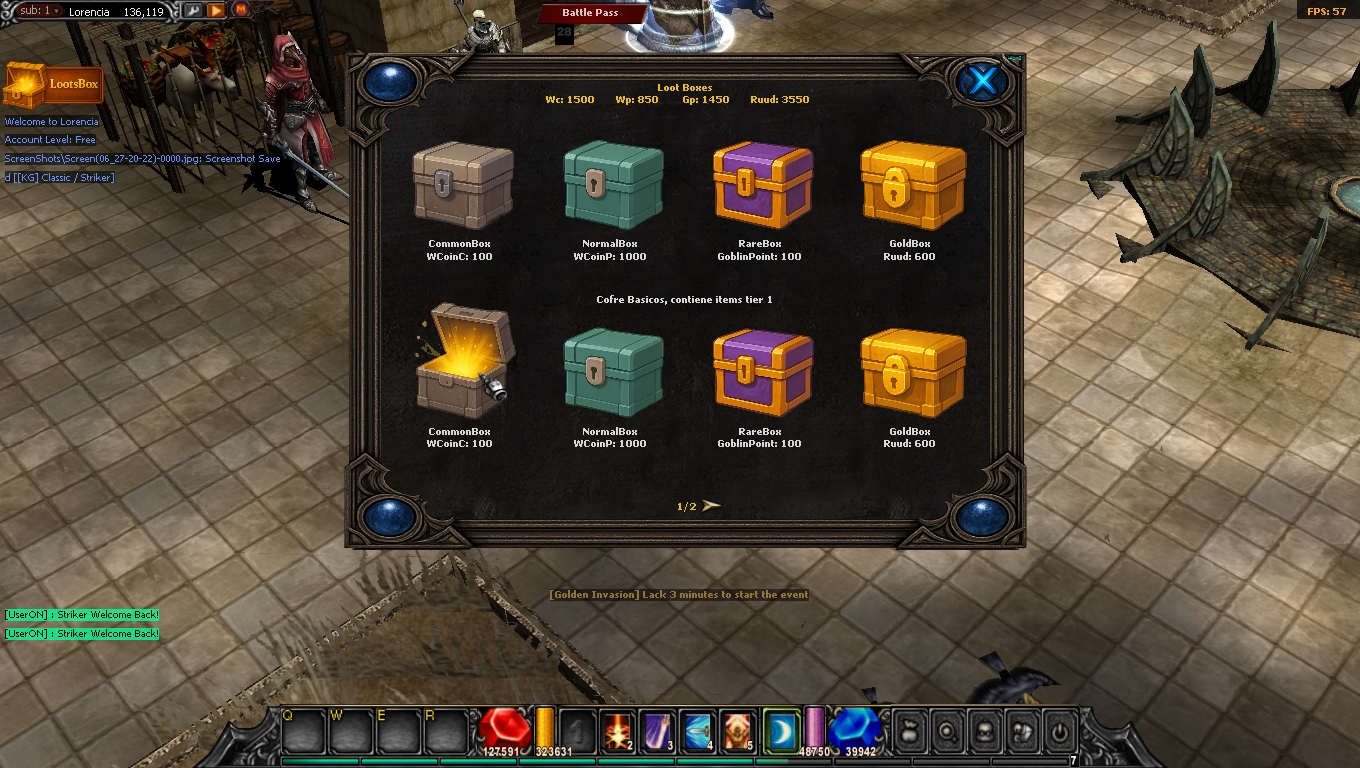1360x768 pixels.
Task: Click the round M icon
Action: (240, 11)
